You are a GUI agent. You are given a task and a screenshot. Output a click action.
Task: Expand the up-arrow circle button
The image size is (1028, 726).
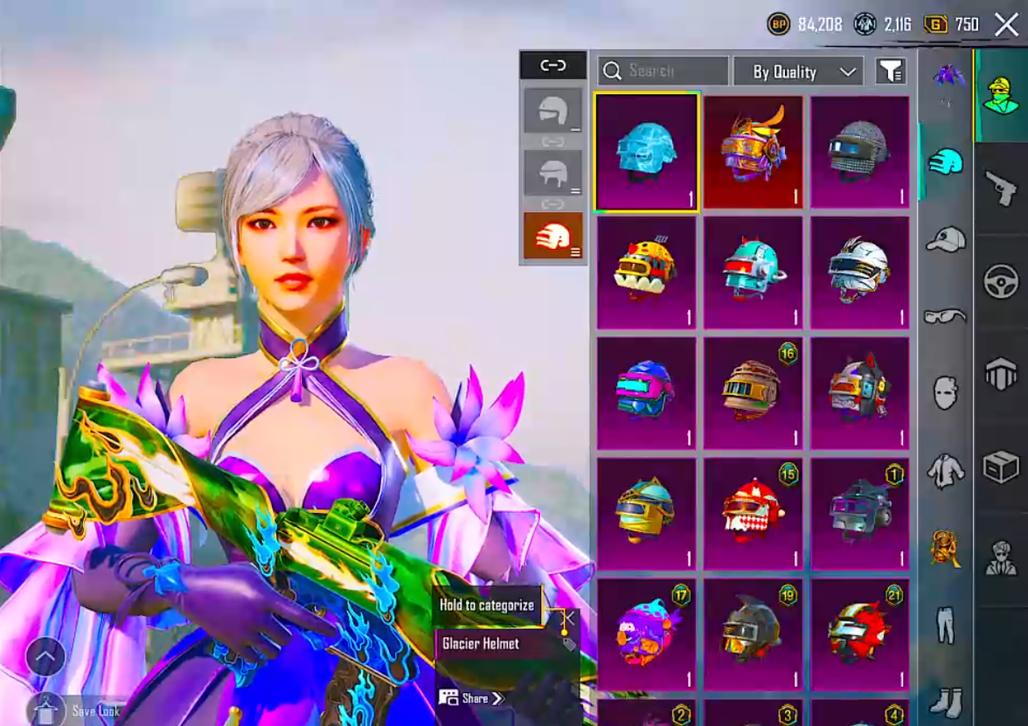pos(45,657)
